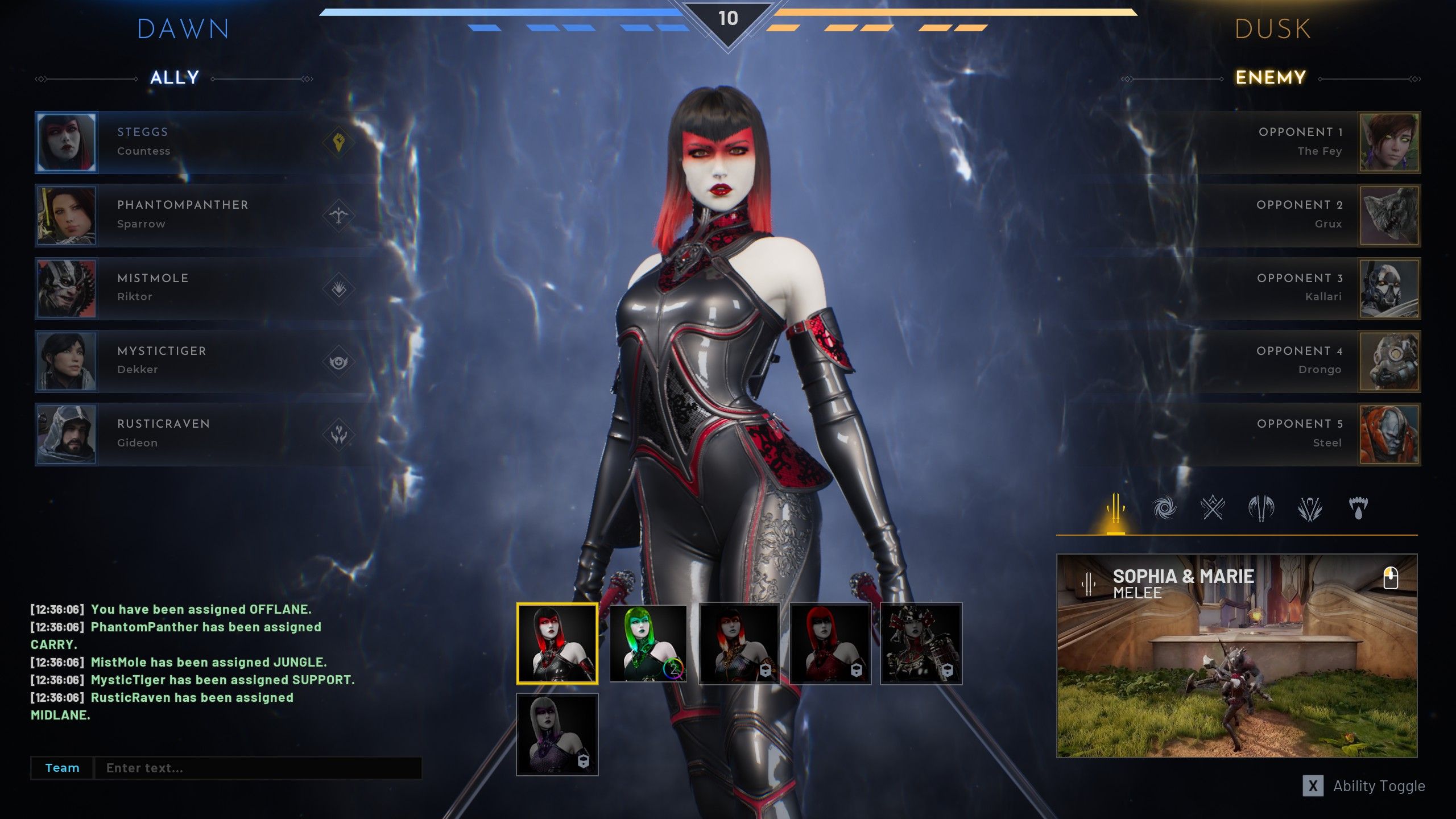Click the Steggs Countess ally row
This screenshot has height=819, width=1456.
(205, 142)
